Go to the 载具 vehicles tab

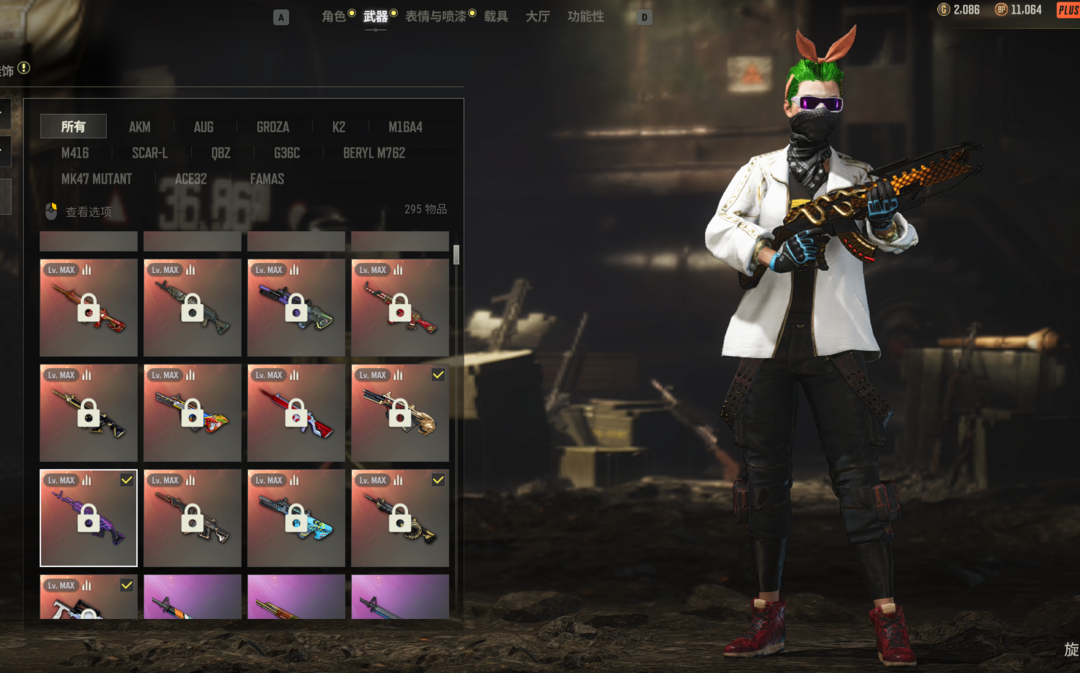tap(496, 17)
